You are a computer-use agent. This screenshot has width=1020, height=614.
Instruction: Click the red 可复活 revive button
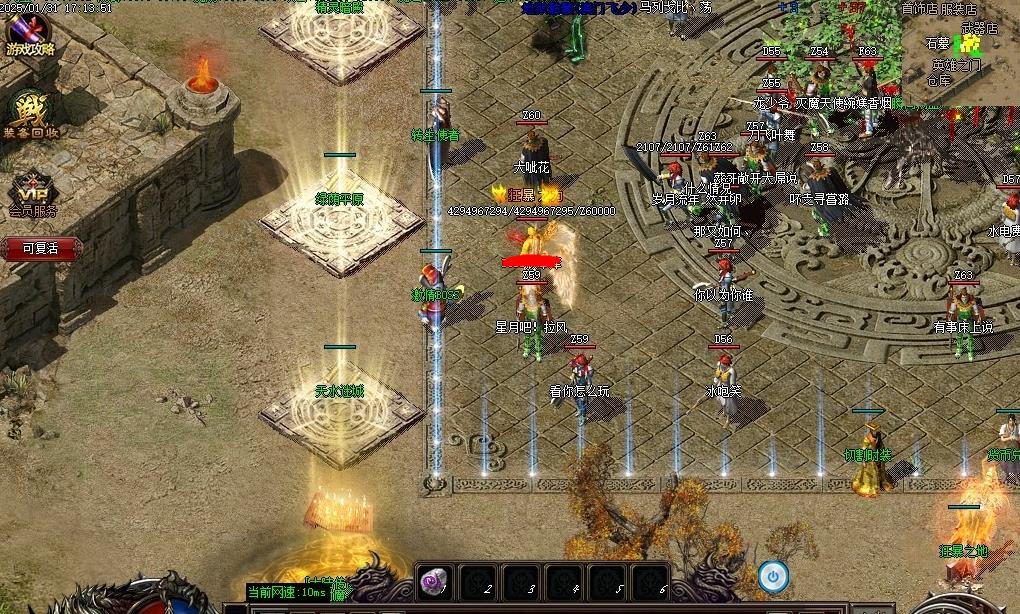(41, 248)
